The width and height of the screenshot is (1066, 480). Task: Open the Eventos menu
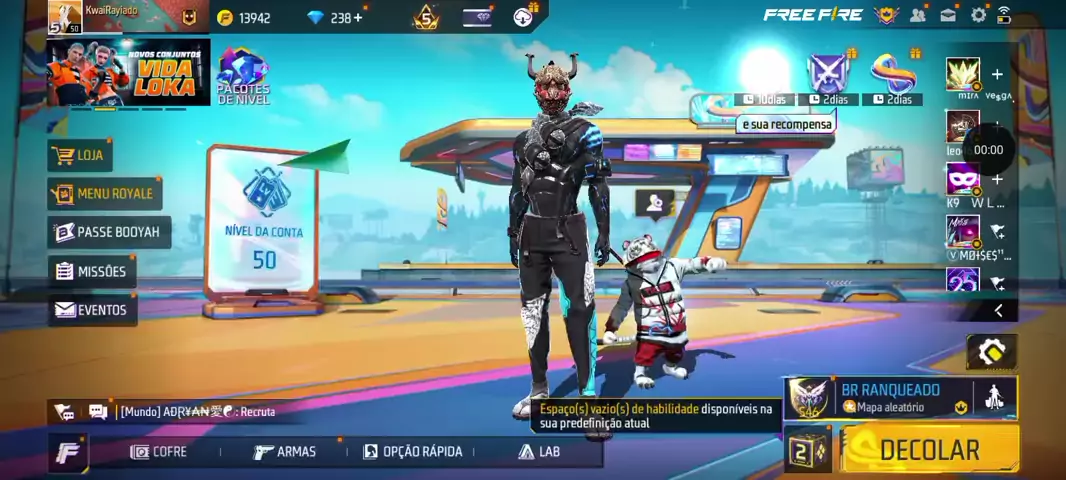[92, 310]
